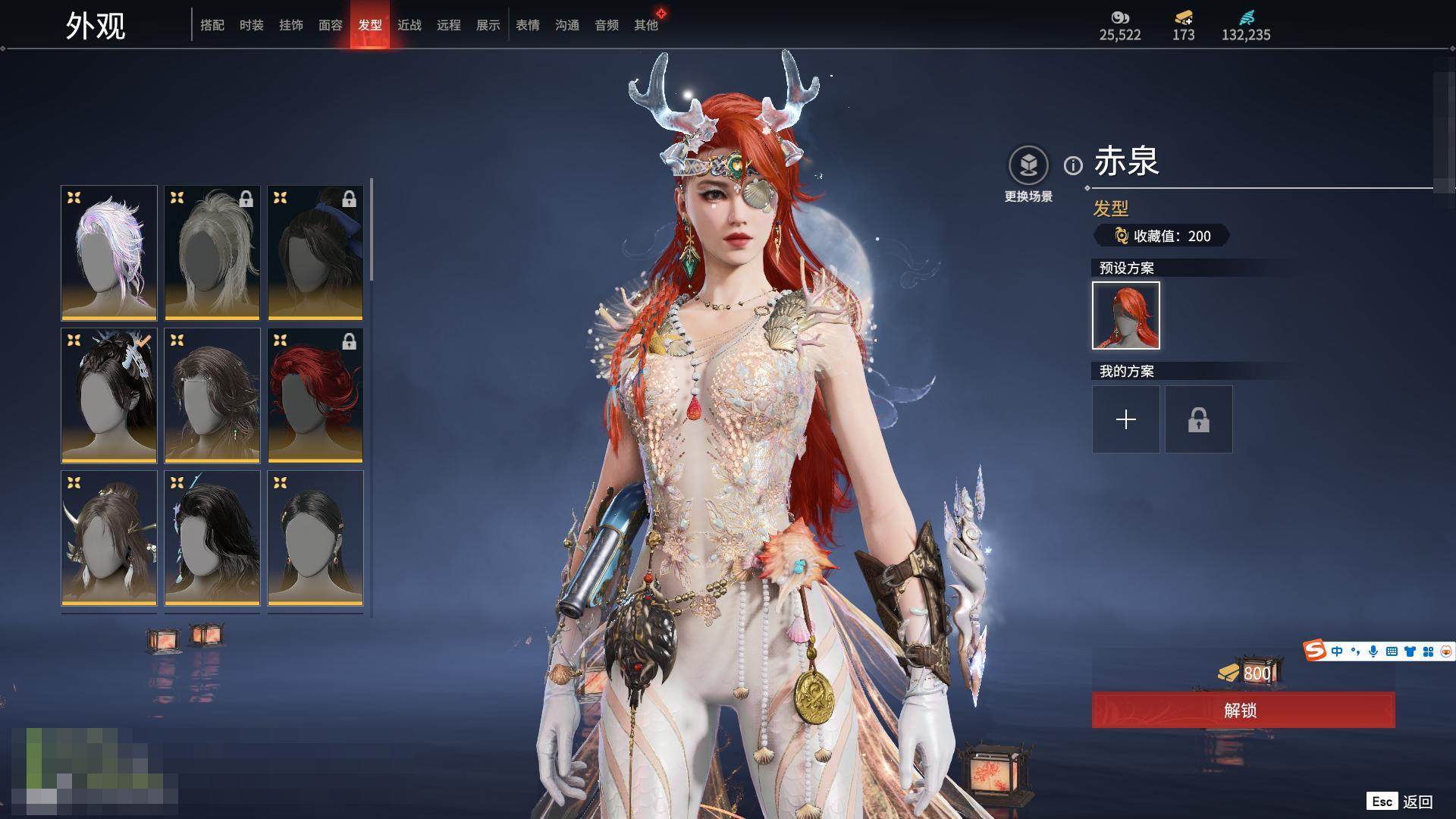This screenshot has height=819, width=1456.
Task: Open the 近战 category
Action: [409, 25]
